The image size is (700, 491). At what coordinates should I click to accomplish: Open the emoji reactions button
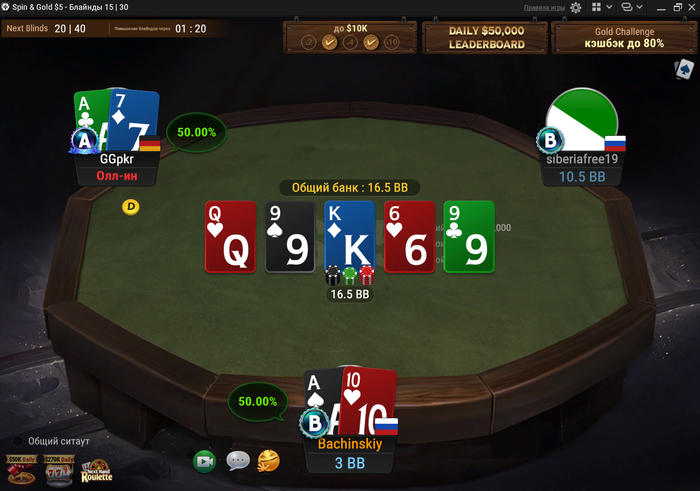coord(268,461)
